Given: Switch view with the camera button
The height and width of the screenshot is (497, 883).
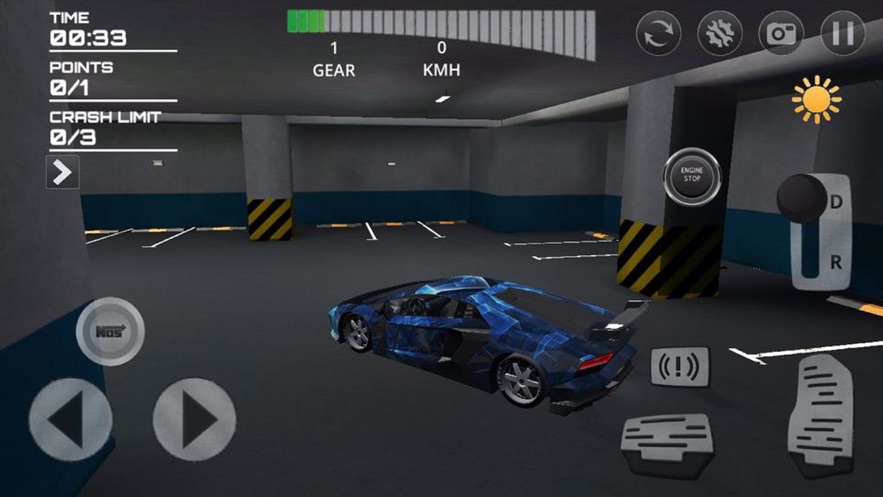Looking at the screenshot, I should pyautogui.click(x=781, y=34).
